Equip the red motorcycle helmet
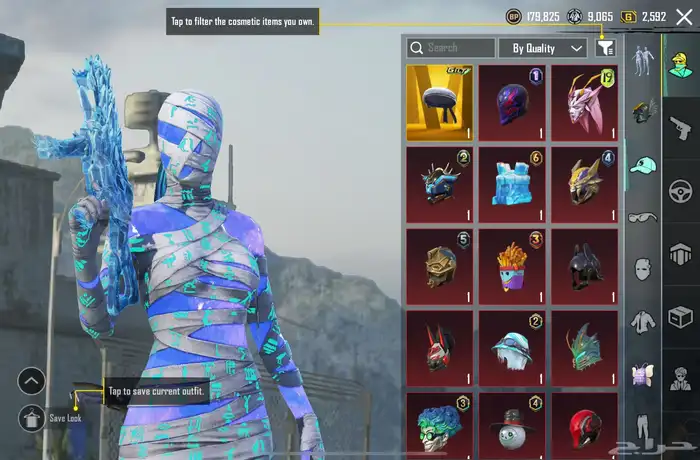This screenshot has height=460, width=700. click(583, 424)
